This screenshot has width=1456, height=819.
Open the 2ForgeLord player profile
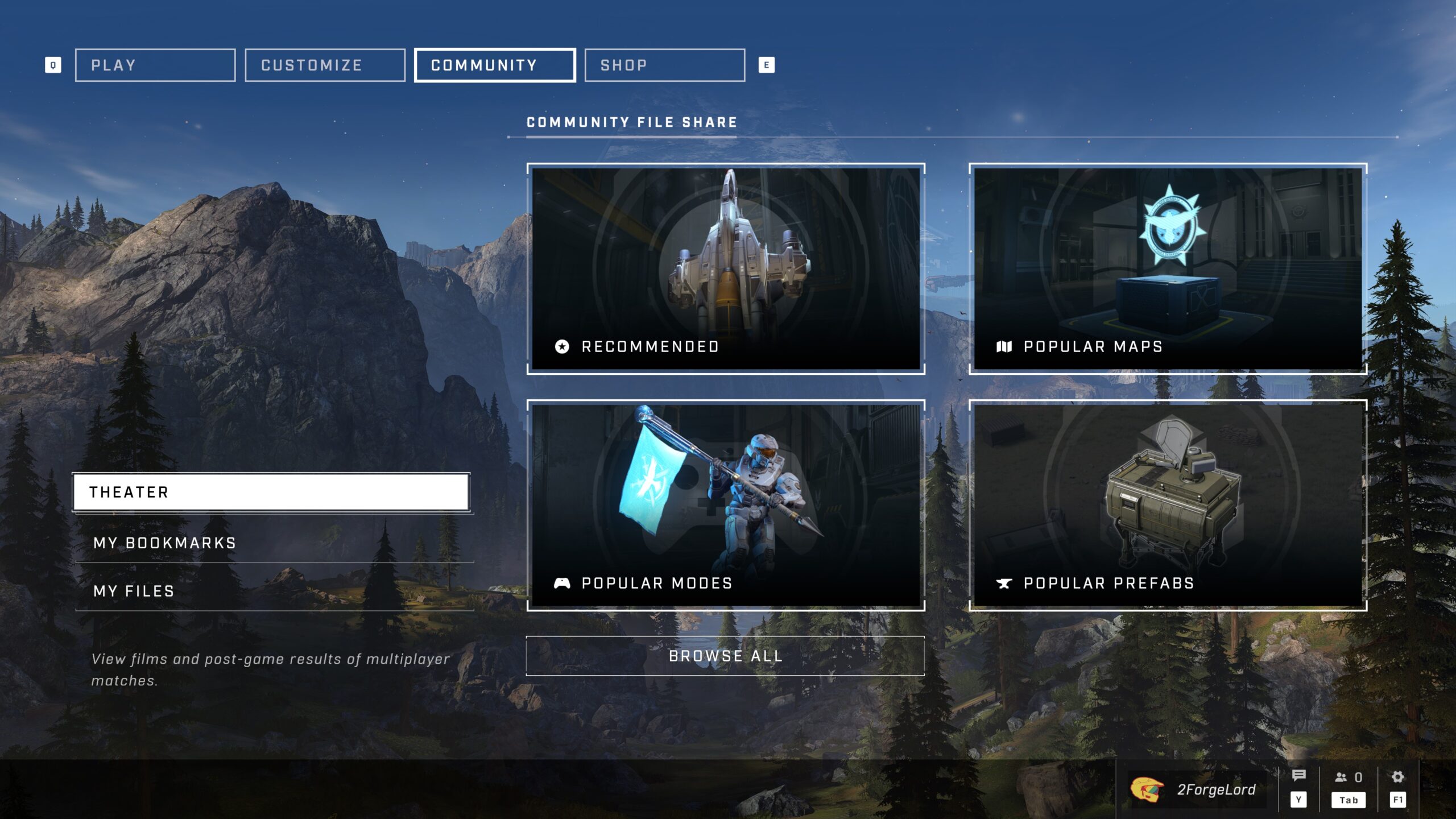(1198, 789)
